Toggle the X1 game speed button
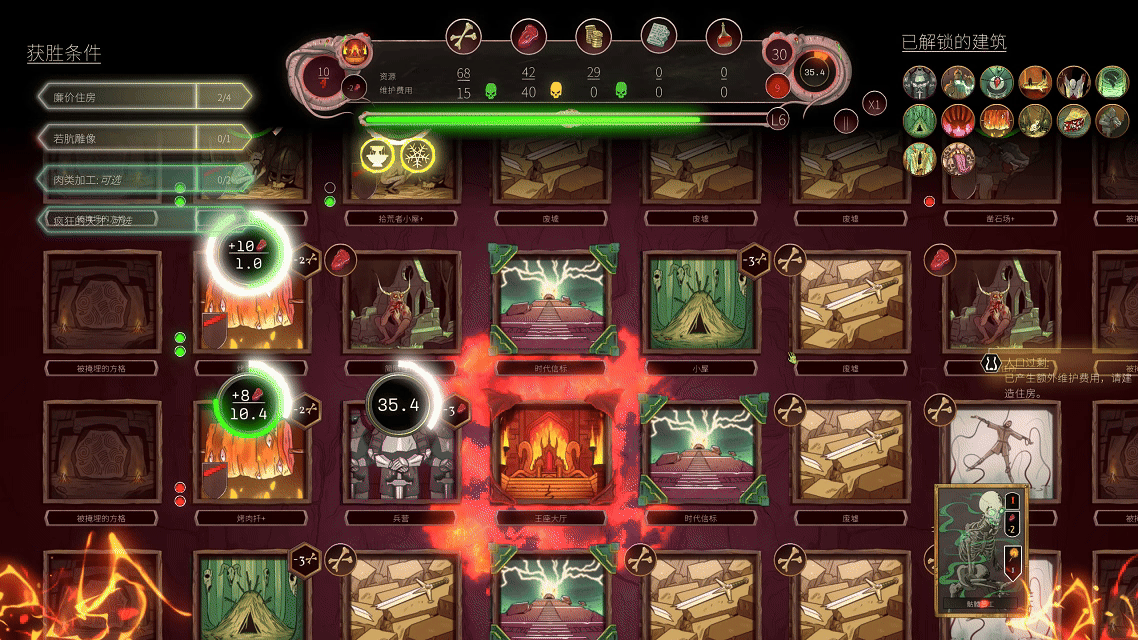 875,105
